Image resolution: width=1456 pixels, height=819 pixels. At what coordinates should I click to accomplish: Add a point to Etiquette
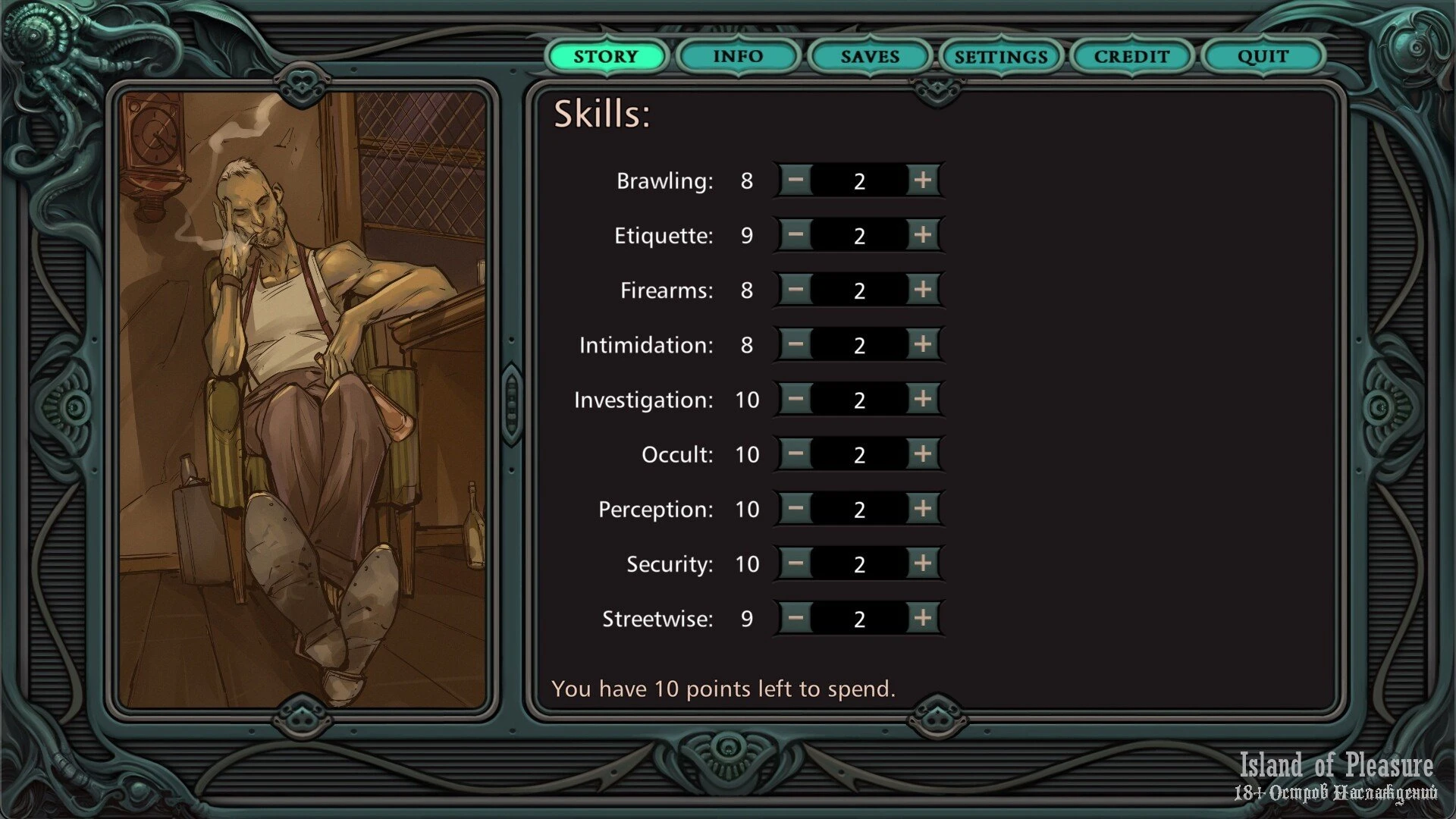922,235
